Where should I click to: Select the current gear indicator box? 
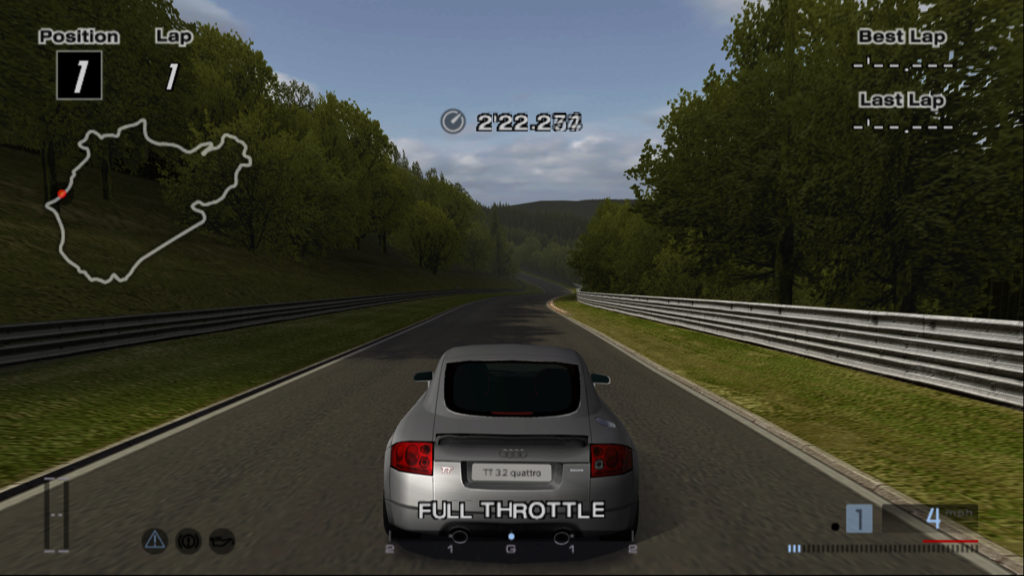pyautogui.click(x=859, y=519)
